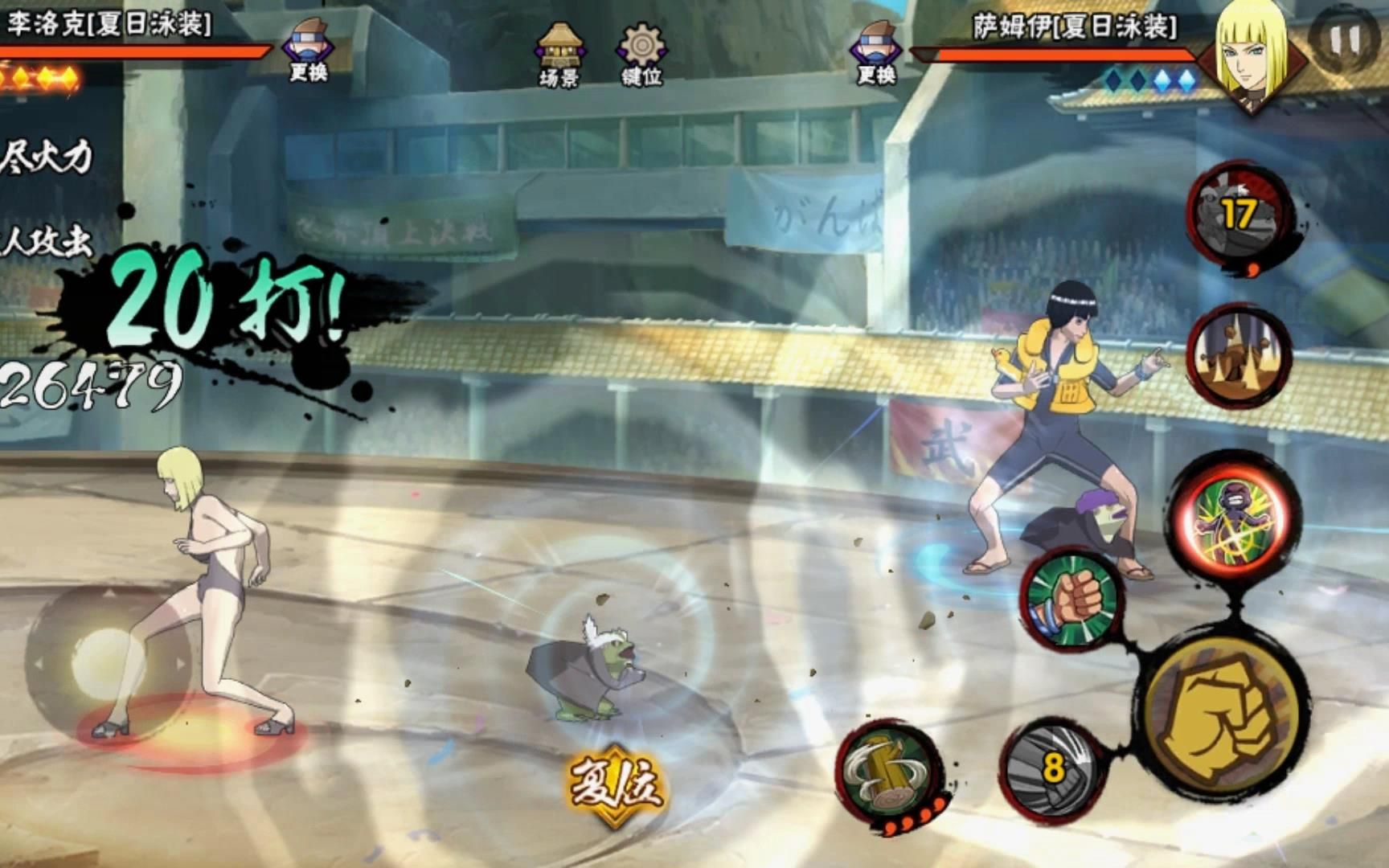The width and height of the screenshot is (1389, 868).
Task: Swap the left player's ninja via 更换
Action: click(309, 50)
